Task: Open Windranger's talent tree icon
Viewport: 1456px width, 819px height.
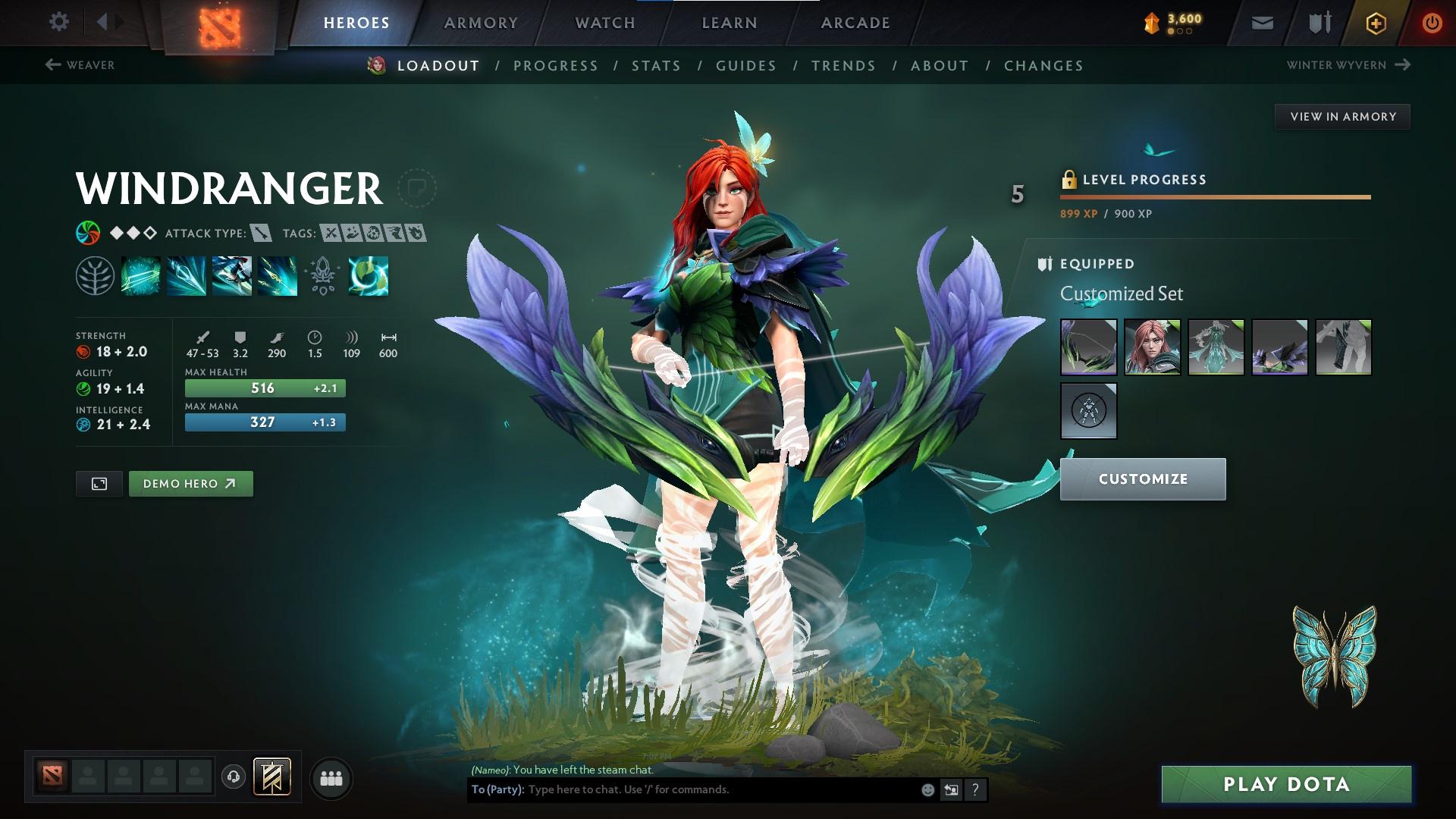Action: pos(93,275)
